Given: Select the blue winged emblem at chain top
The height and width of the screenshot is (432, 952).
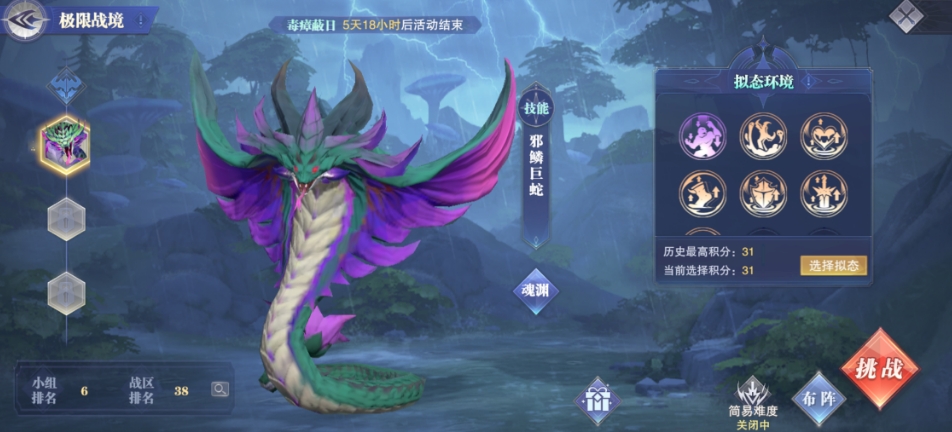Looking at the screenshot, I should [66, 85].
